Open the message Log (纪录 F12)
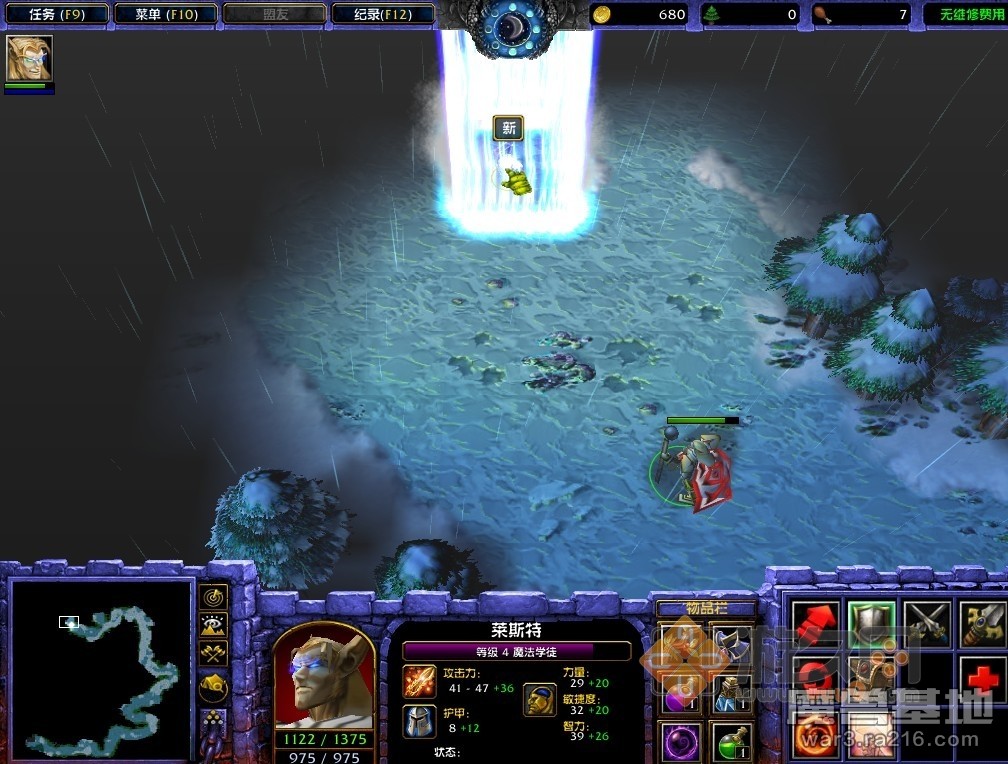This screenshot has height=764, width=1008. tap(382, 14)
